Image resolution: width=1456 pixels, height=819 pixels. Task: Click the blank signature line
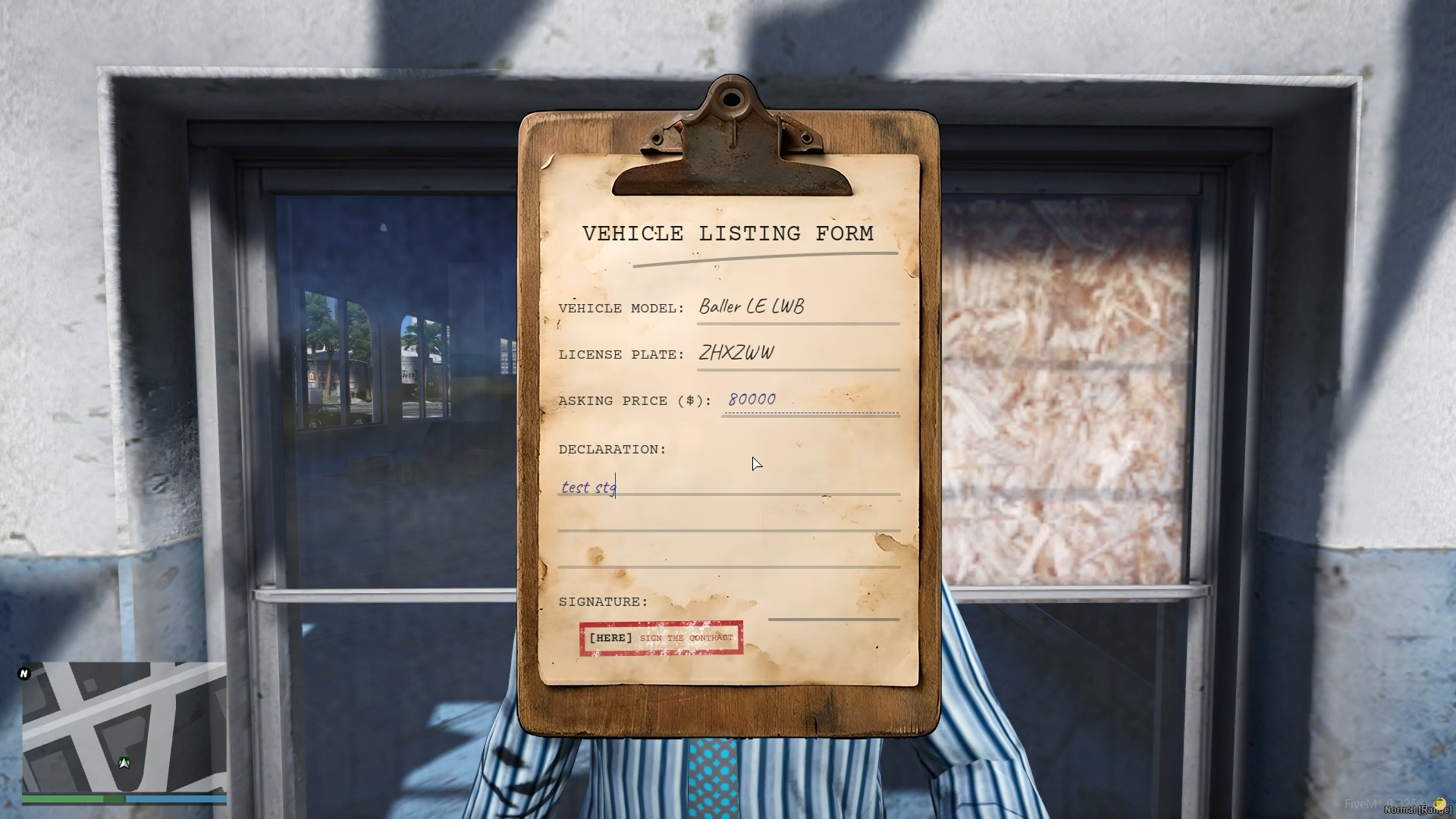(x=833, y=618)
